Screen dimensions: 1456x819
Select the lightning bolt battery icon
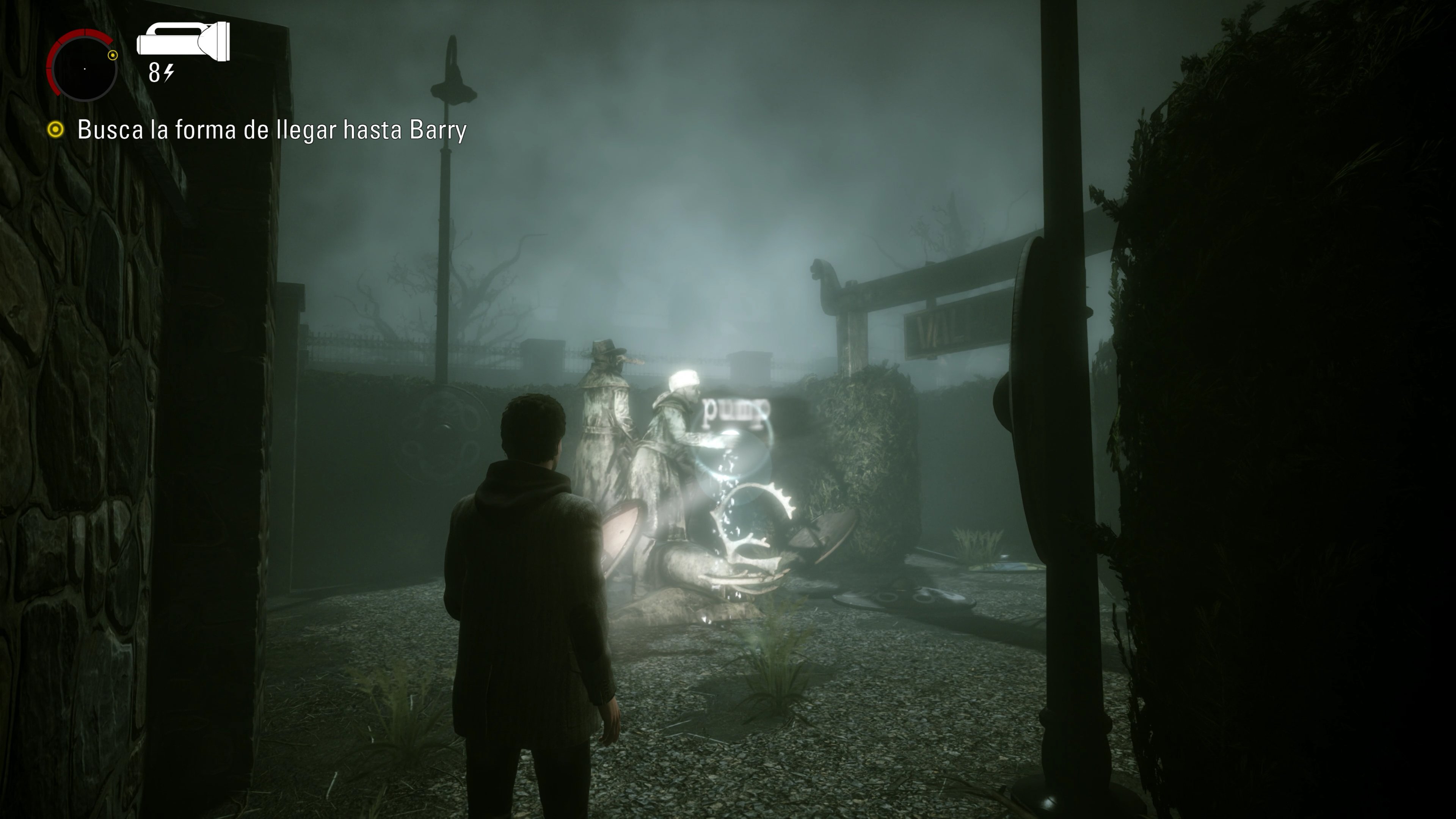[168, 72]
